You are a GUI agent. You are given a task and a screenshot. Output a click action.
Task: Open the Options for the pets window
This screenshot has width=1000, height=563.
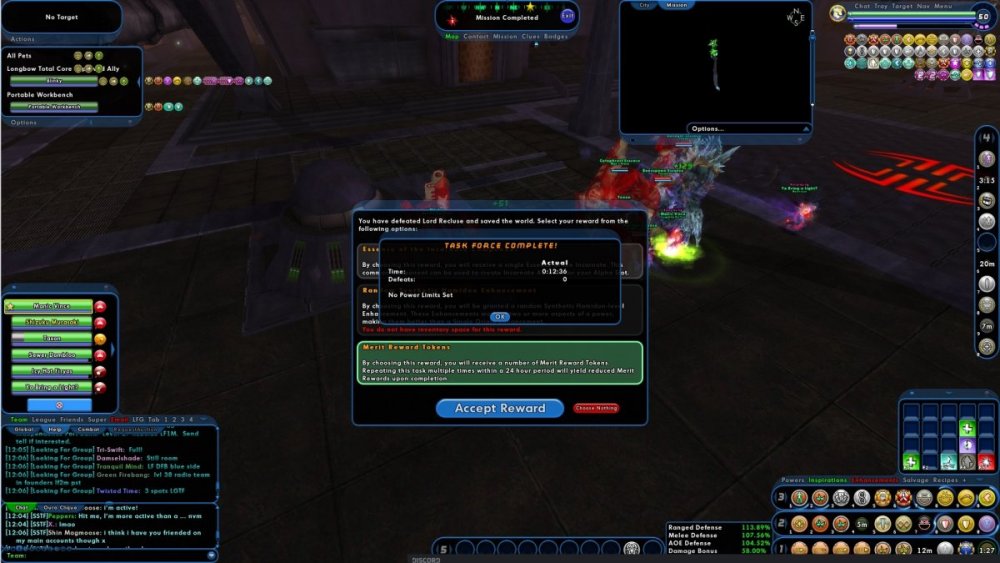point(23,122)
